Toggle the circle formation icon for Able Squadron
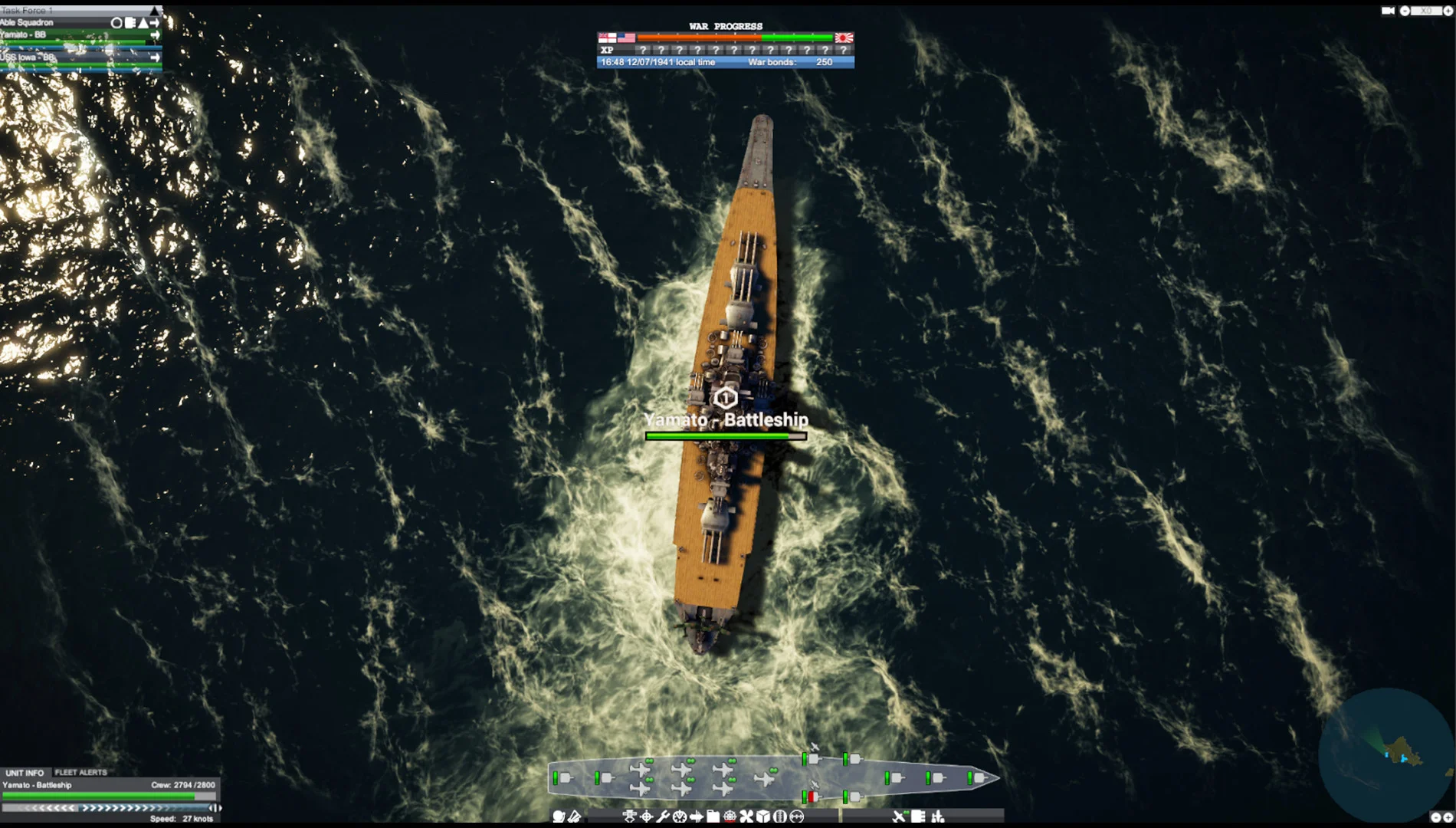The image size is (1456, 828). [116, 24]
